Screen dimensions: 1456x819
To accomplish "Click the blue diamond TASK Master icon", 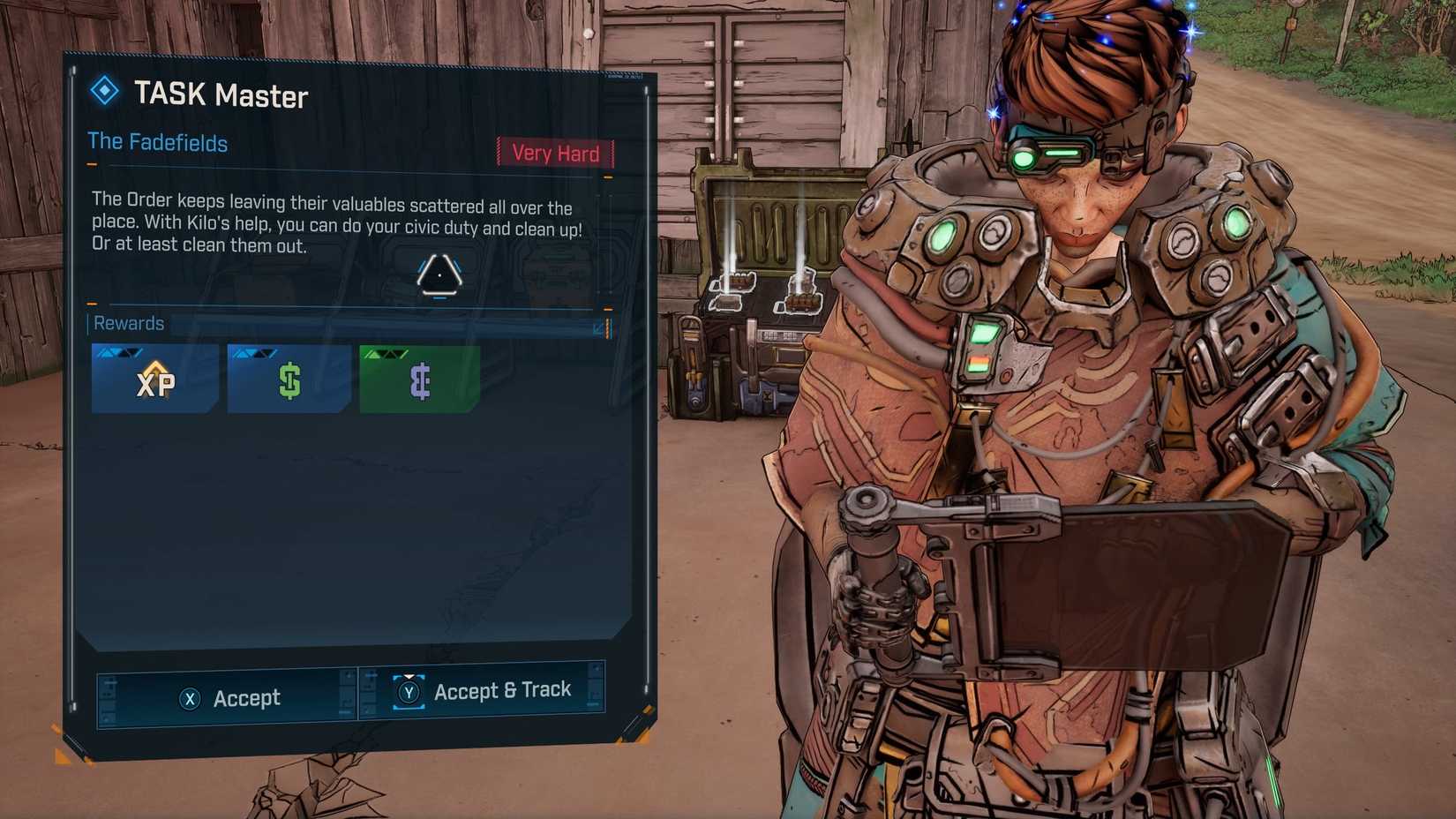I will tap(106, 91).
